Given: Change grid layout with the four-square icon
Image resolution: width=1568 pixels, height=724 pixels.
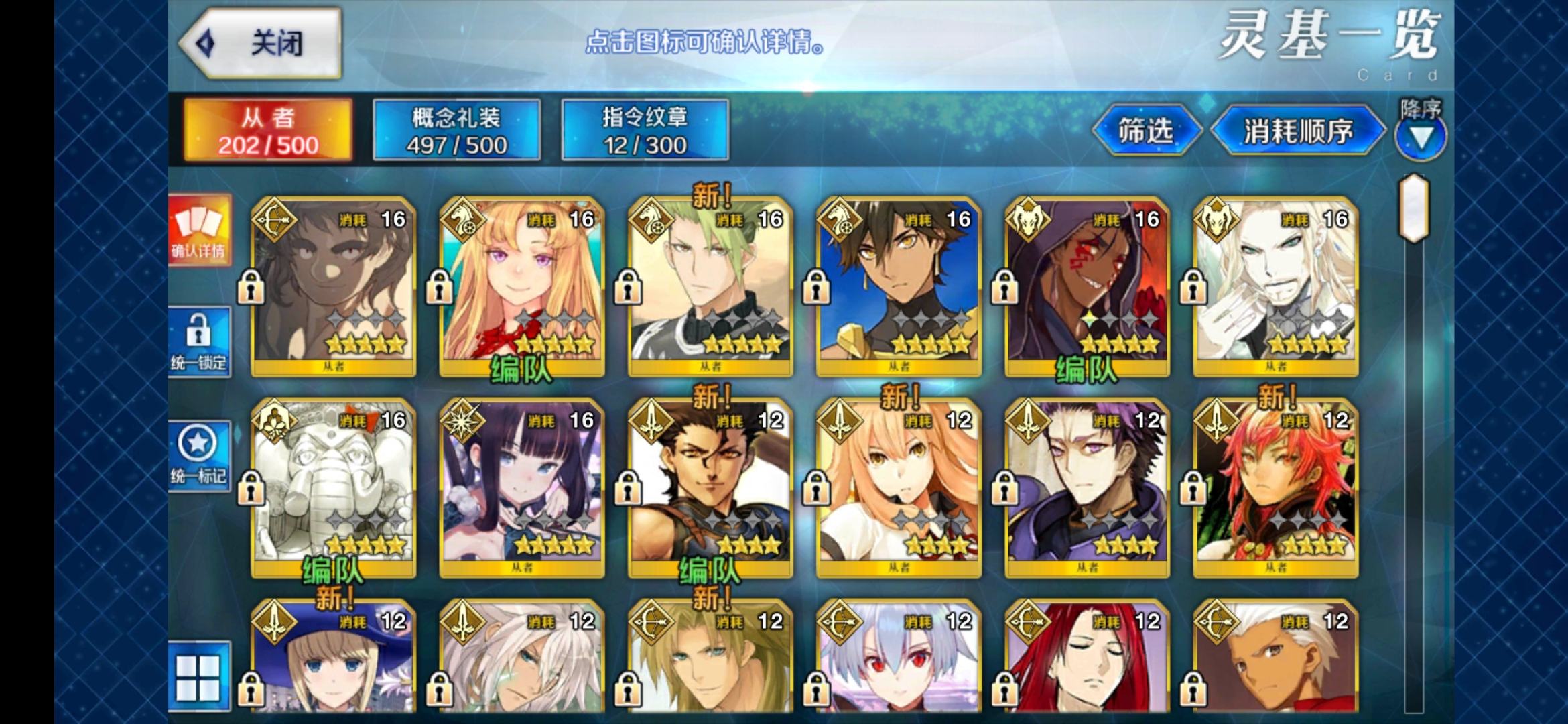Looking at the screenshot, I should [x=198, y=677].
